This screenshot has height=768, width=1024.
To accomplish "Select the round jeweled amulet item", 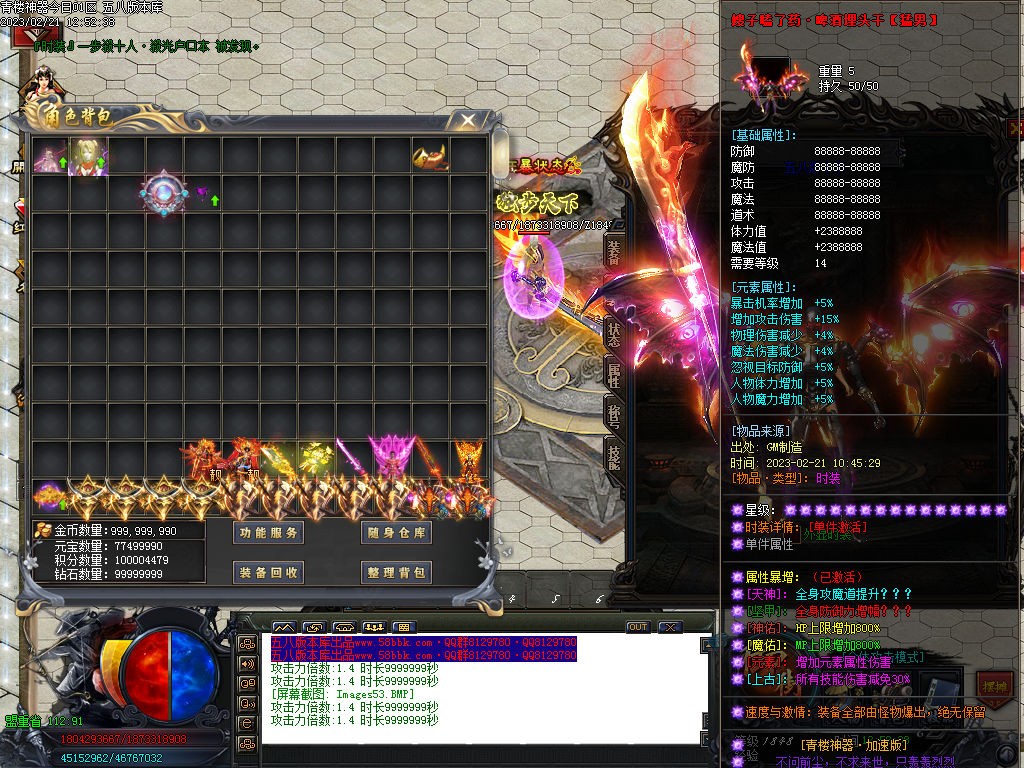I will pos(162,194).
